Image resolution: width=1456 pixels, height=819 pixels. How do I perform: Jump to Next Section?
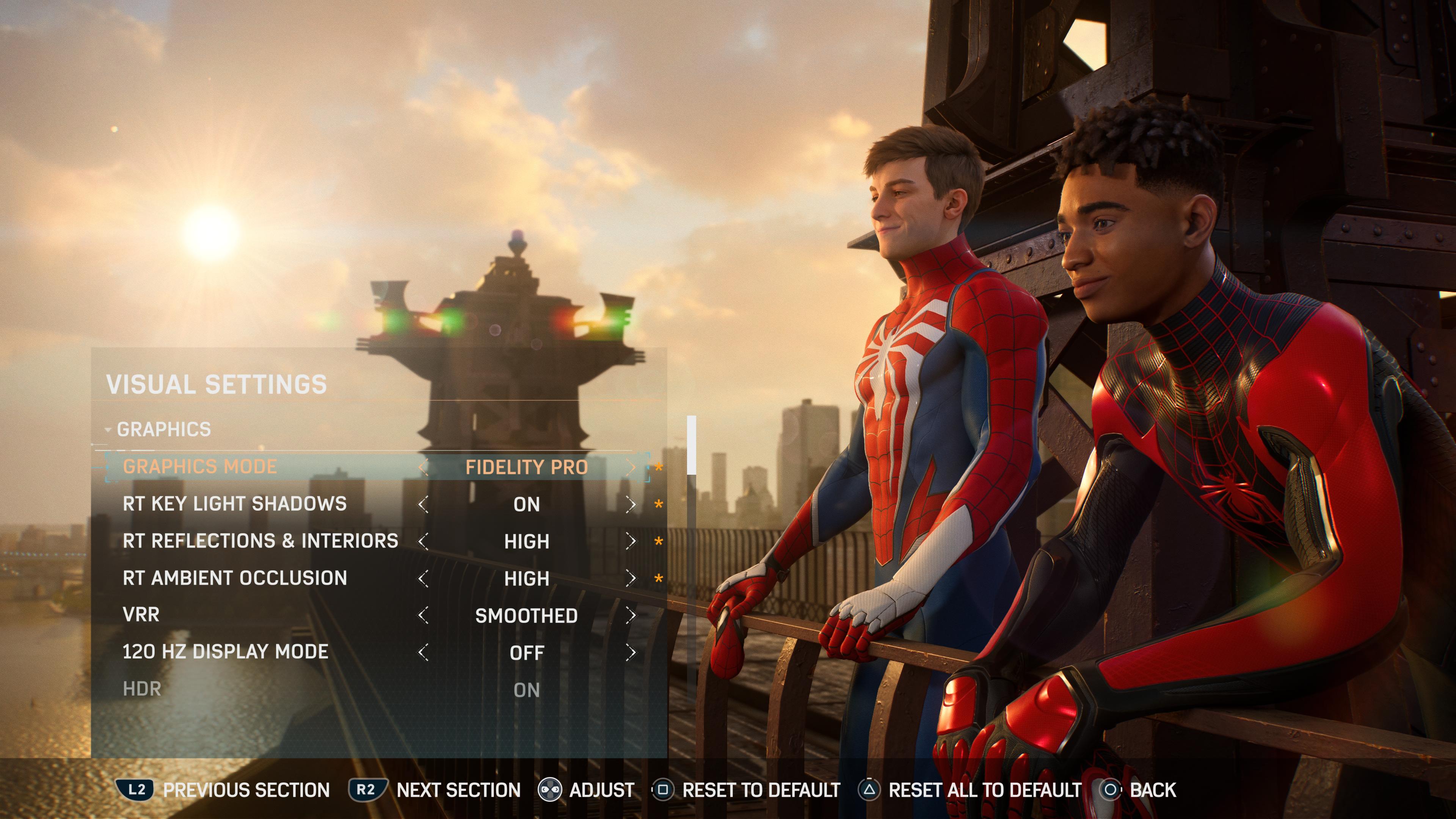tap(458, 789)
